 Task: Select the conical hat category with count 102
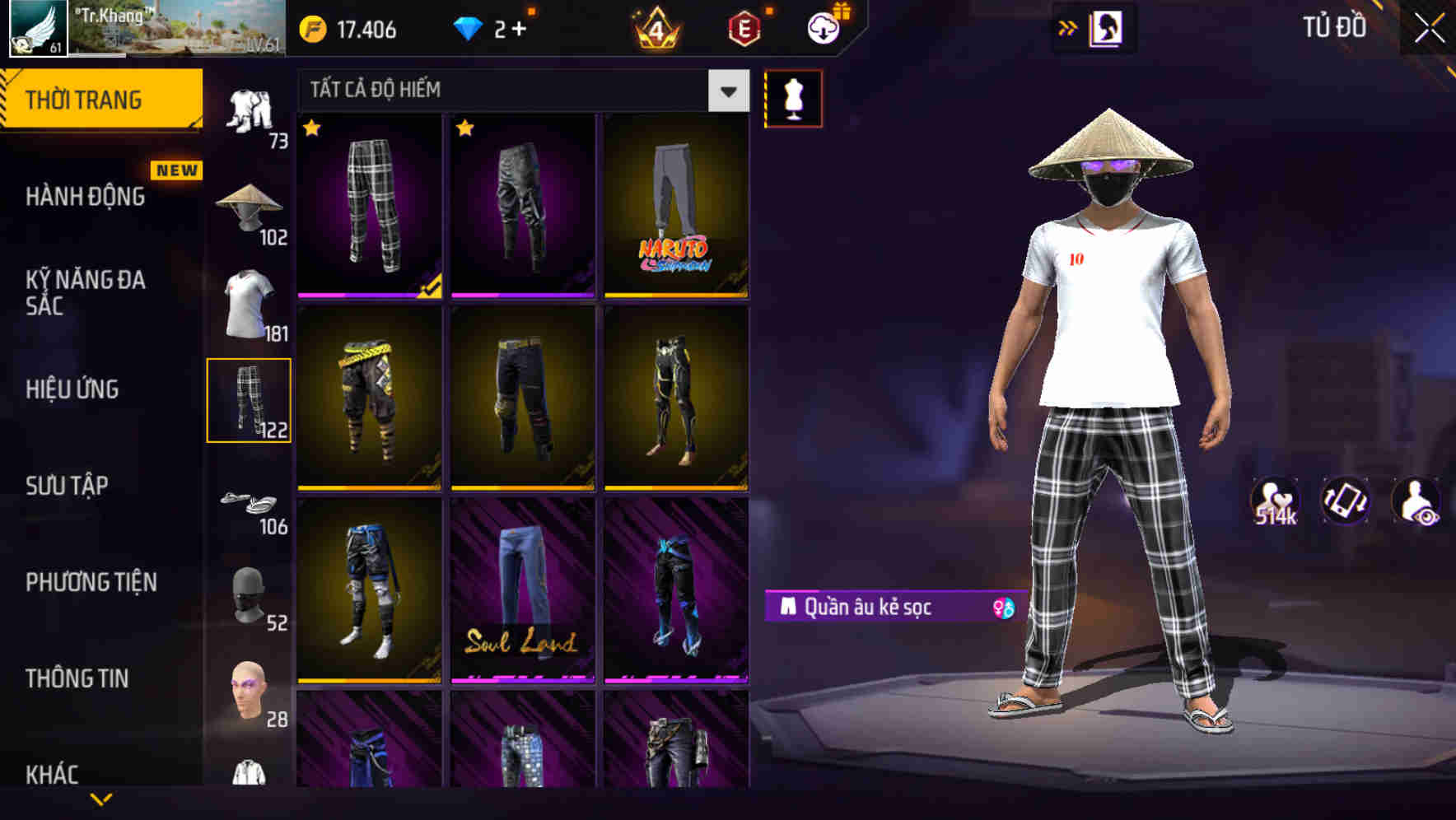pos(249,203)
